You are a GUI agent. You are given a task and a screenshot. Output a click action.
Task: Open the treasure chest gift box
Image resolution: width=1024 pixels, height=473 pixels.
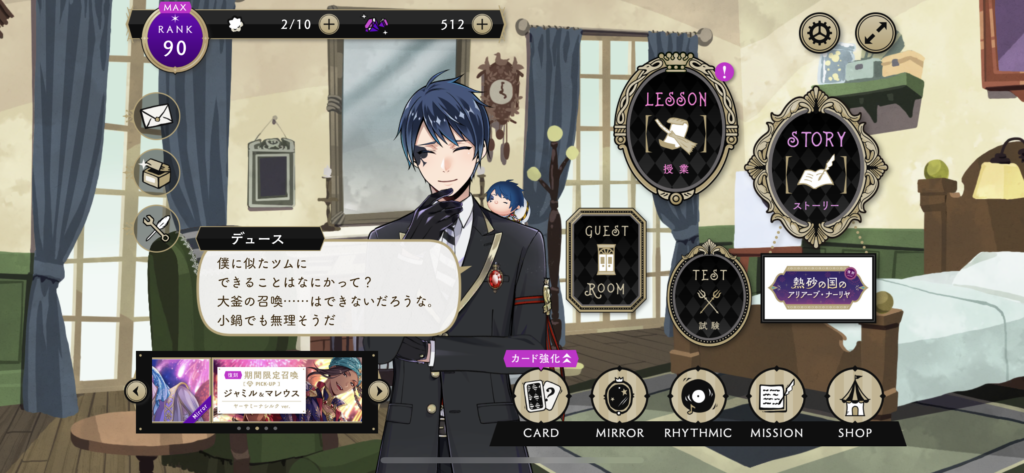157,172
